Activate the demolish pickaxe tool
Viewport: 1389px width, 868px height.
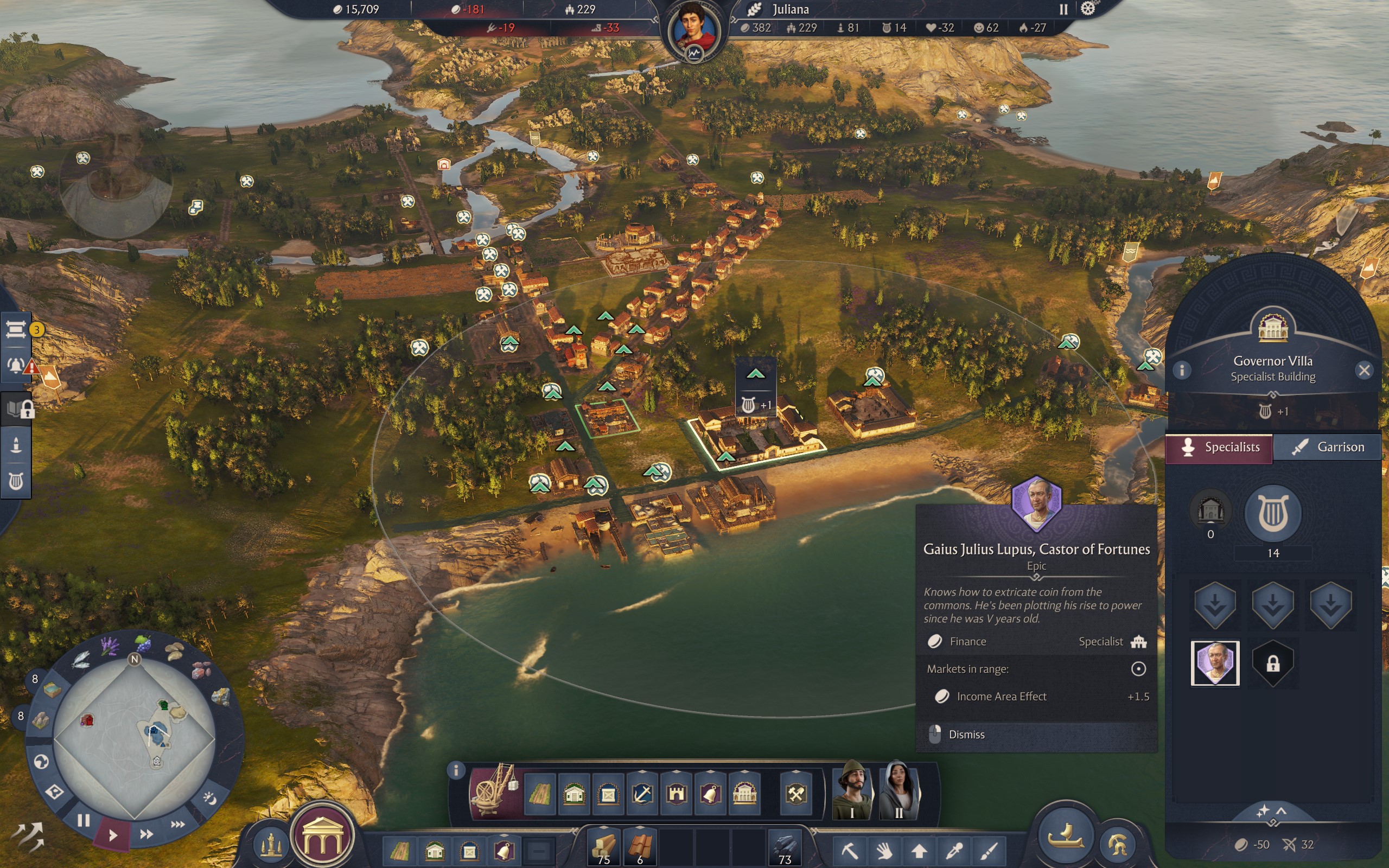[x=850, y=850]
